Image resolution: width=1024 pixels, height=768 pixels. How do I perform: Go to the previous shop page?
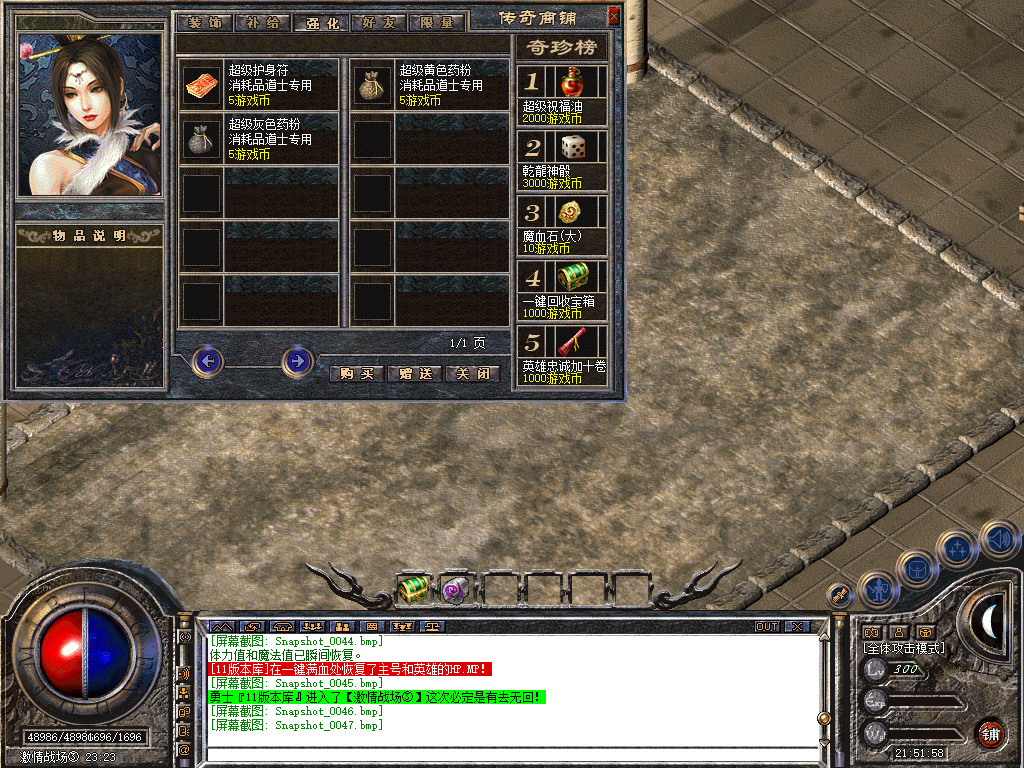click(x=208, y=361)
